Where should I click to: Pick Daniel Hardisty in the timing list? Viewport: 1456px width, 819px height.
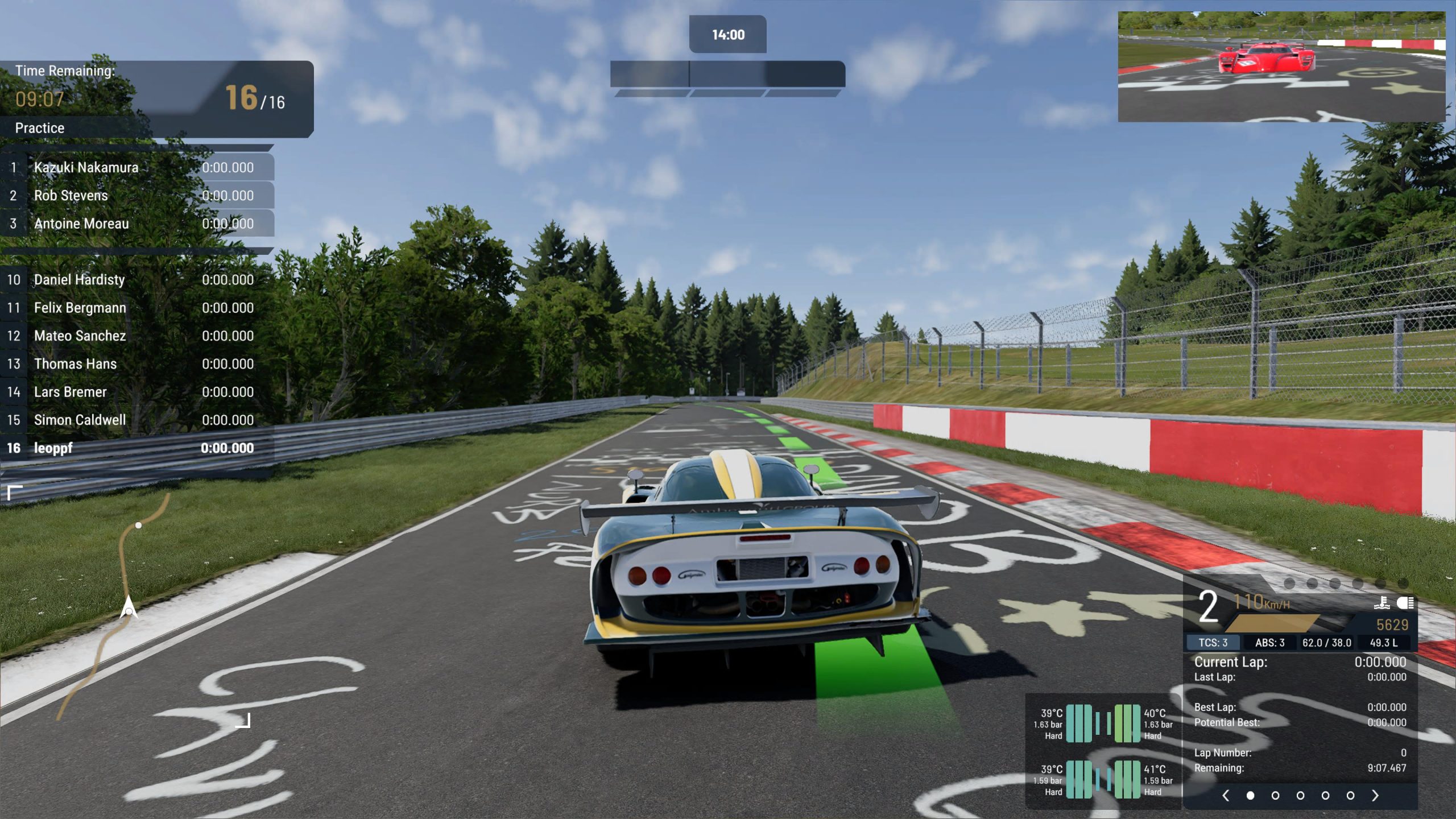[136, 280]
